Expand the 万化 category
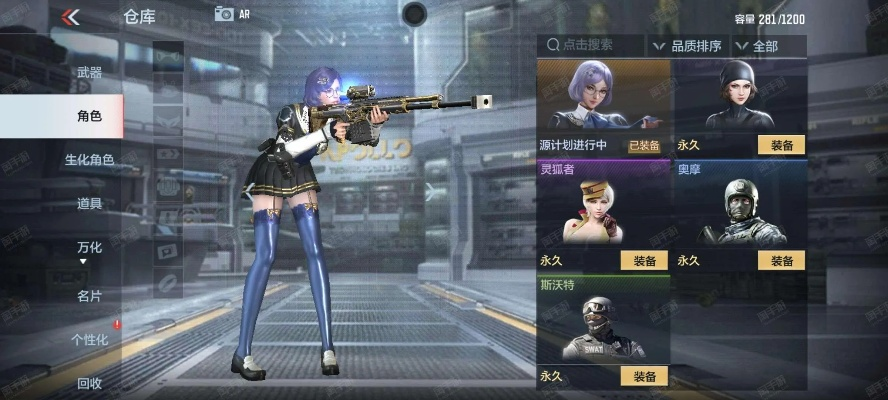The image size is (888, 400). 89,249
